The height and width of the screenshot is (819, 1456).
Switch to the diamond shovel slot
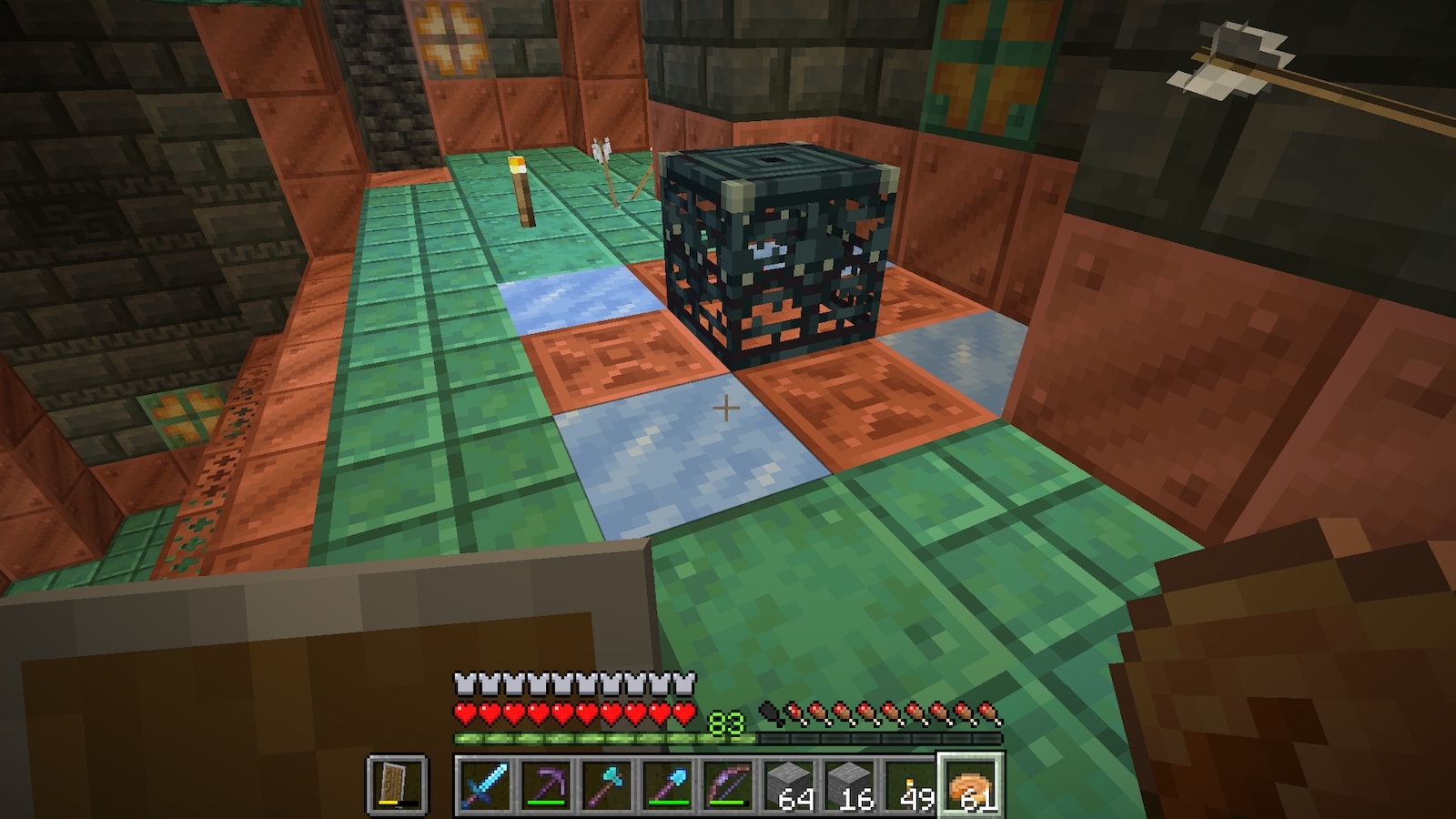[x=668, y=784]
